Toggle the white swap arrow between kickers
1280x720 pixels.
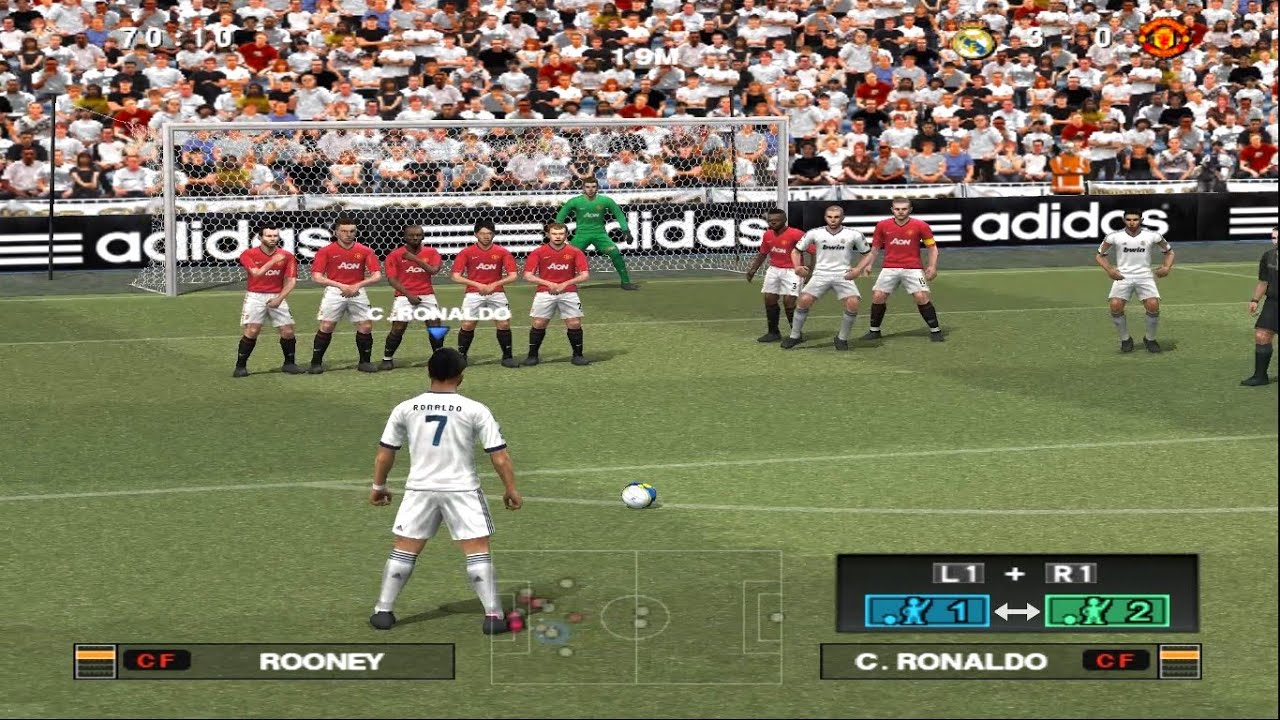[x=1017, y=611]
